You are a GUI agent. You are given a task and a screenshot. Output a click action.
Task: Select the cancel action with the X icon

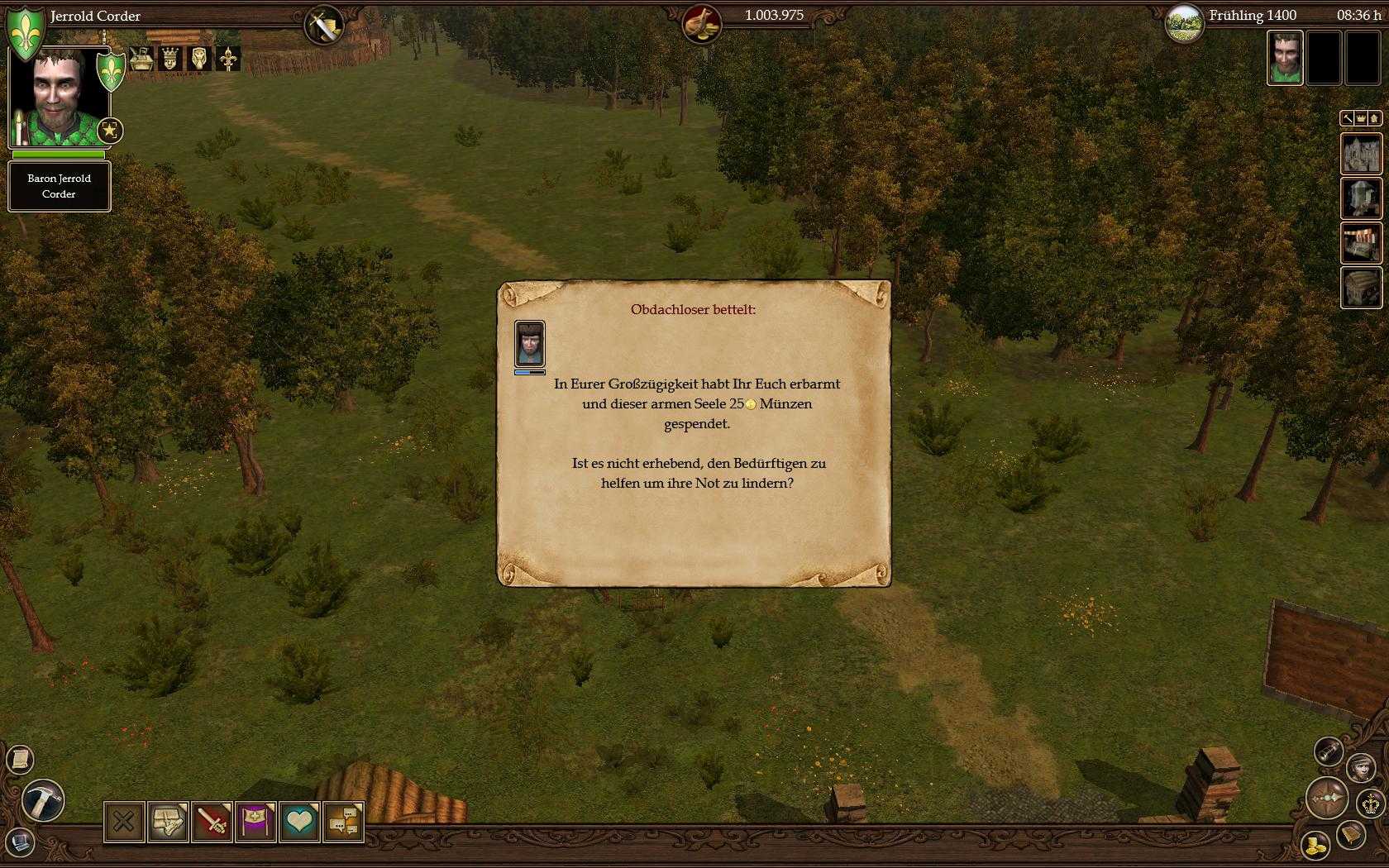123,821
